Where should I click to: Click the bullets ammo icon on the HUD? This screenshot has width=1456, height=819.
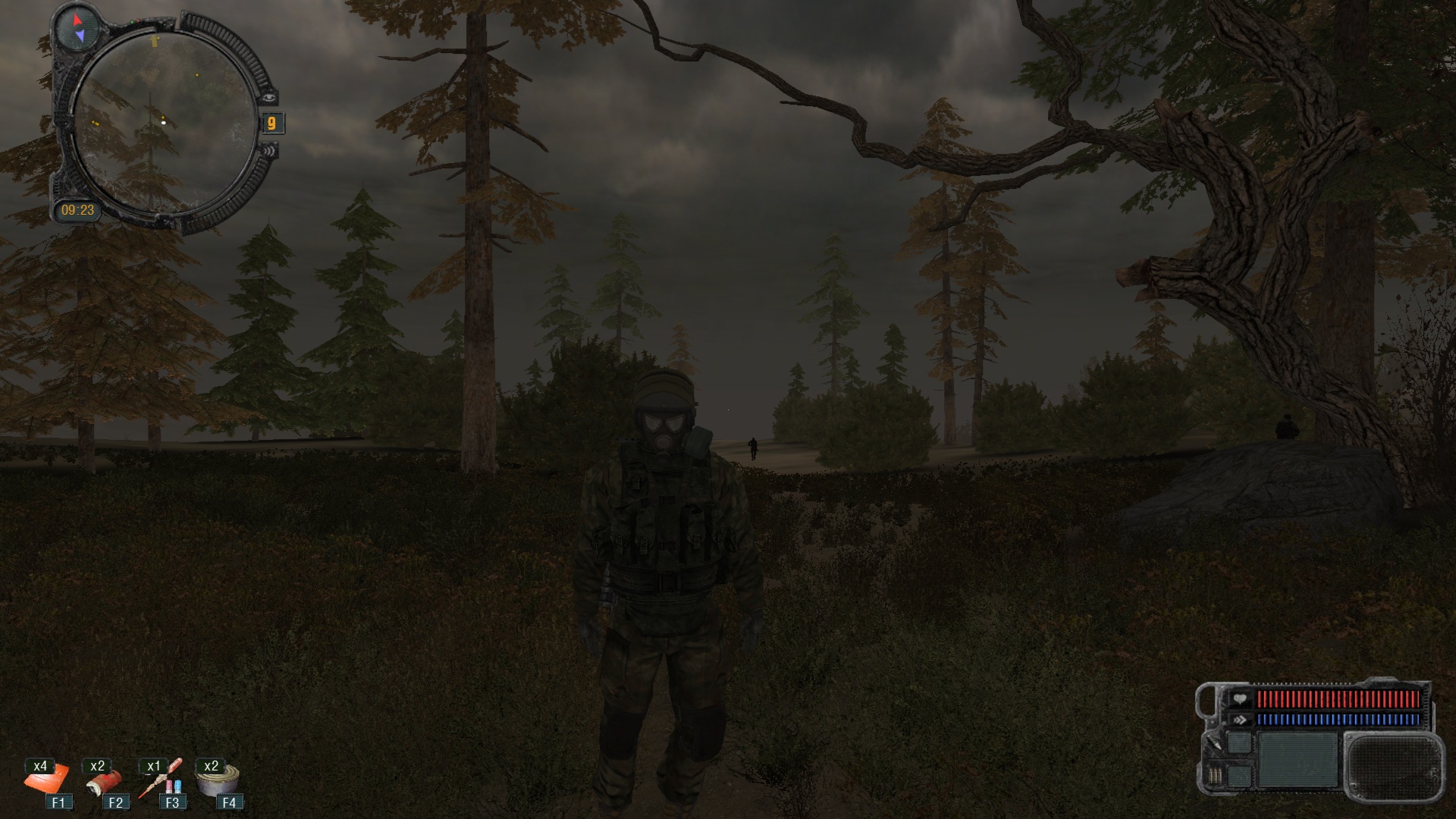[x=1216, y=776]
